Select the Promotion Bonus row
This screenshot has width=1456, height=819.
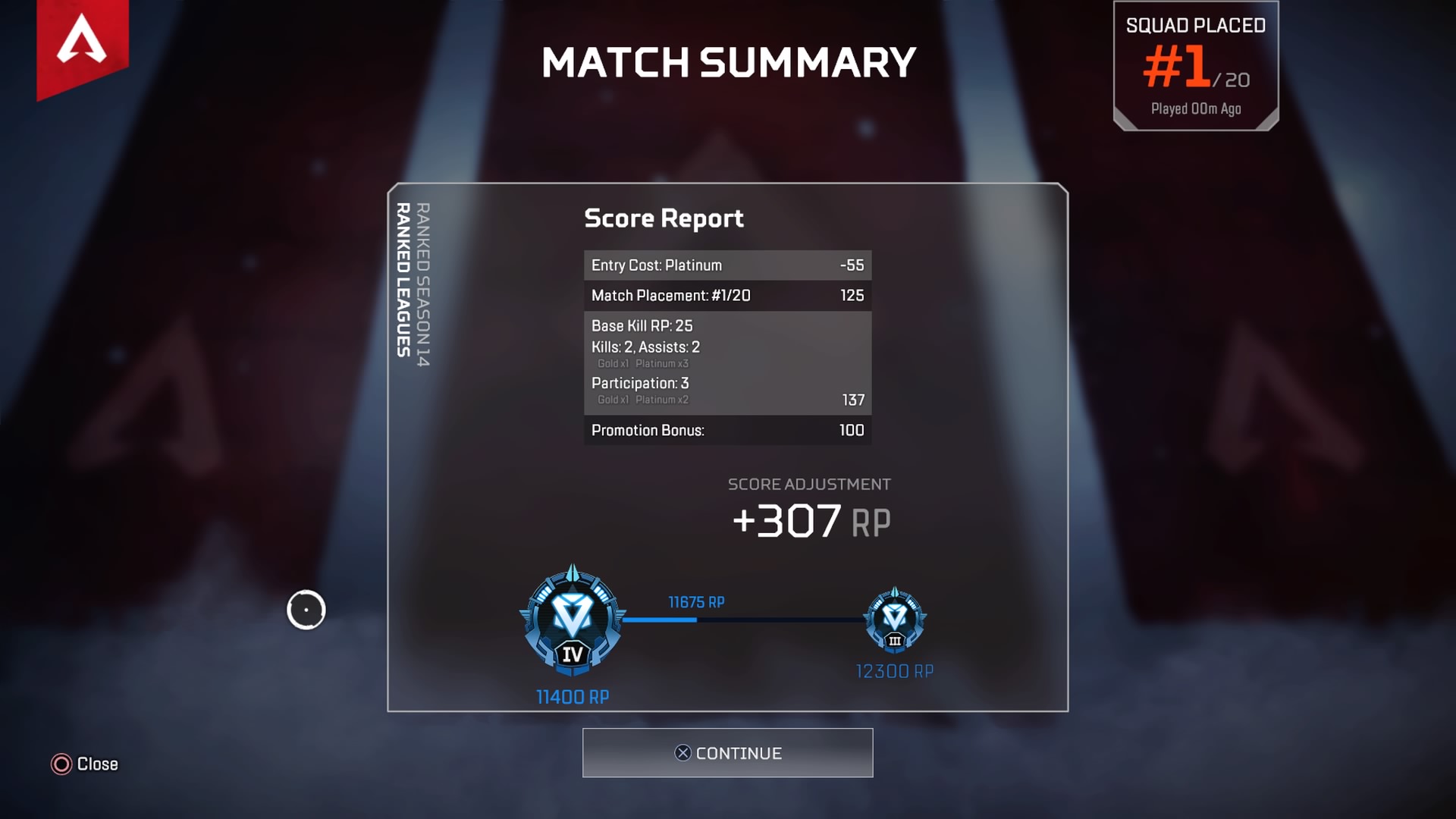[x=726, y=430]
